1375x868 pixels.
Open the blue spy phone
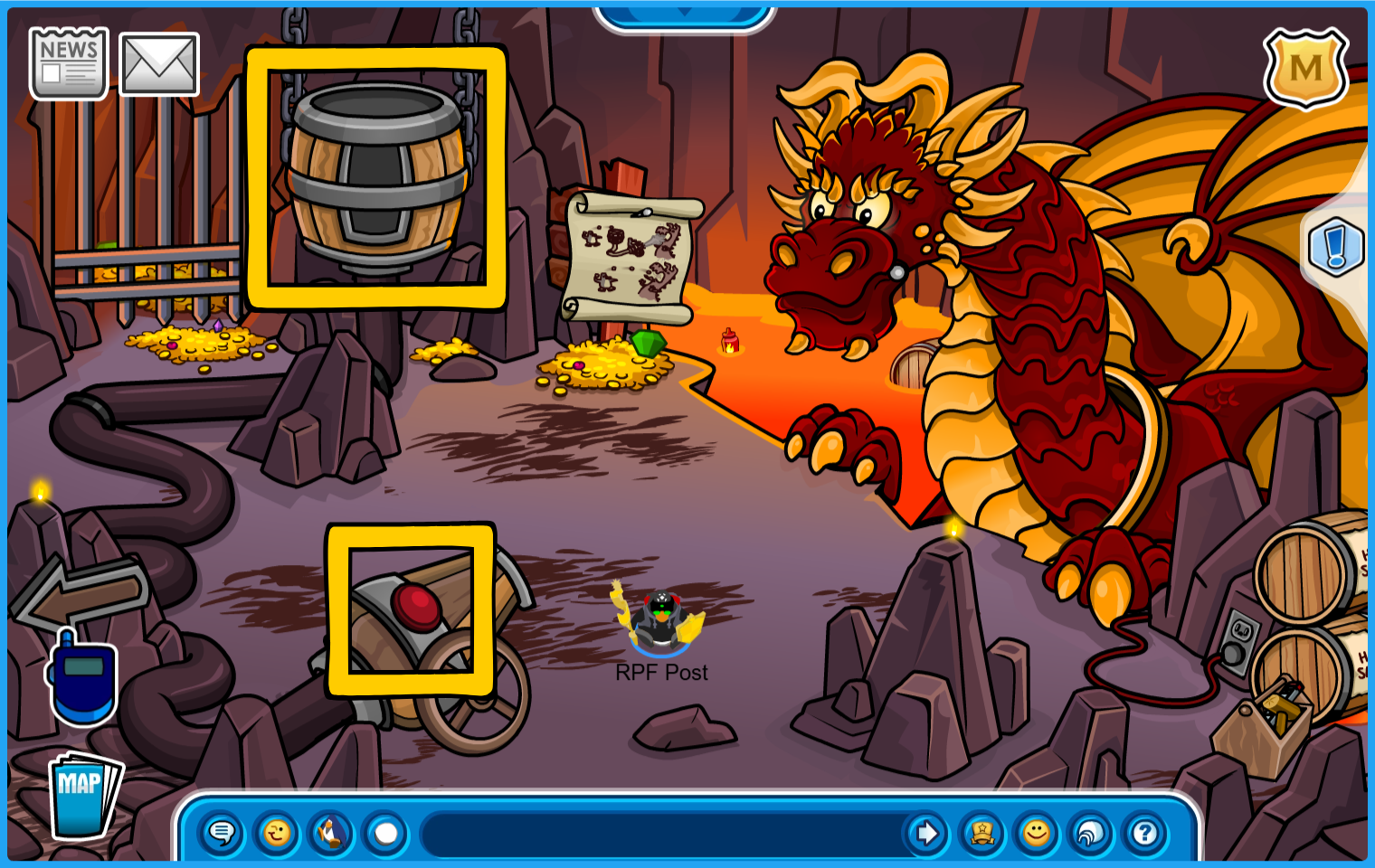(x=82, y=680)
